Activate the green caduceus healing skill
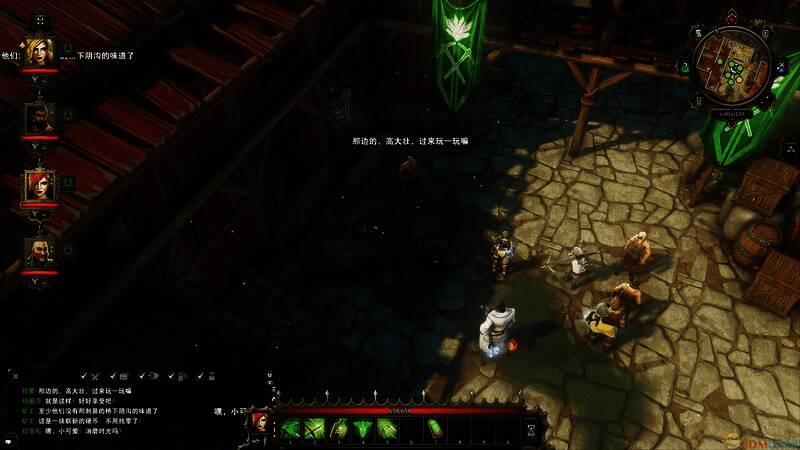The image size is (800, 450). click(364, 428)
